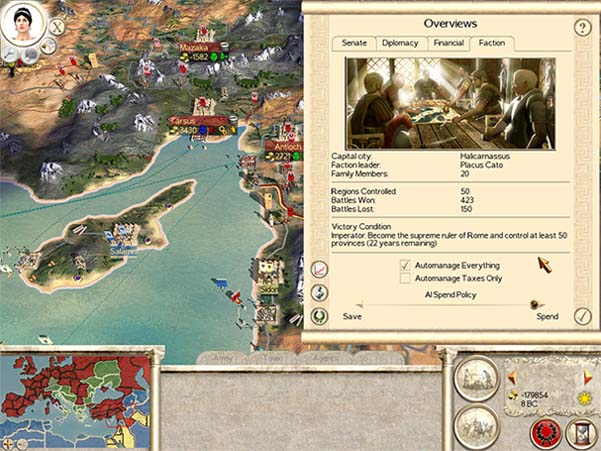Enable Automanage Taxes Only

pos(405,279)
